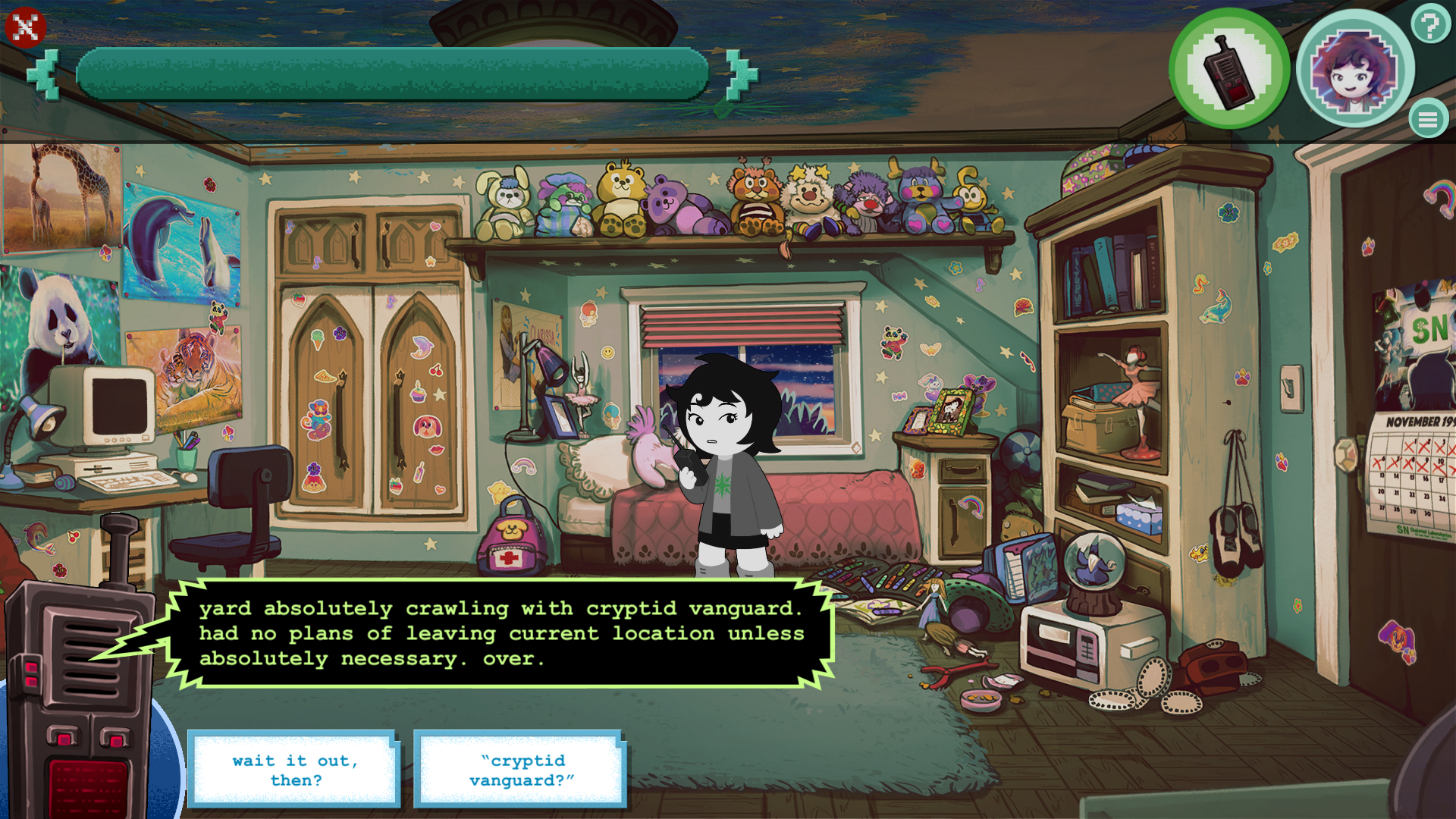Choose the "wait it out, then?" response
The height and width of the screenshot is (819, 1456).
(x=294, y=770)
